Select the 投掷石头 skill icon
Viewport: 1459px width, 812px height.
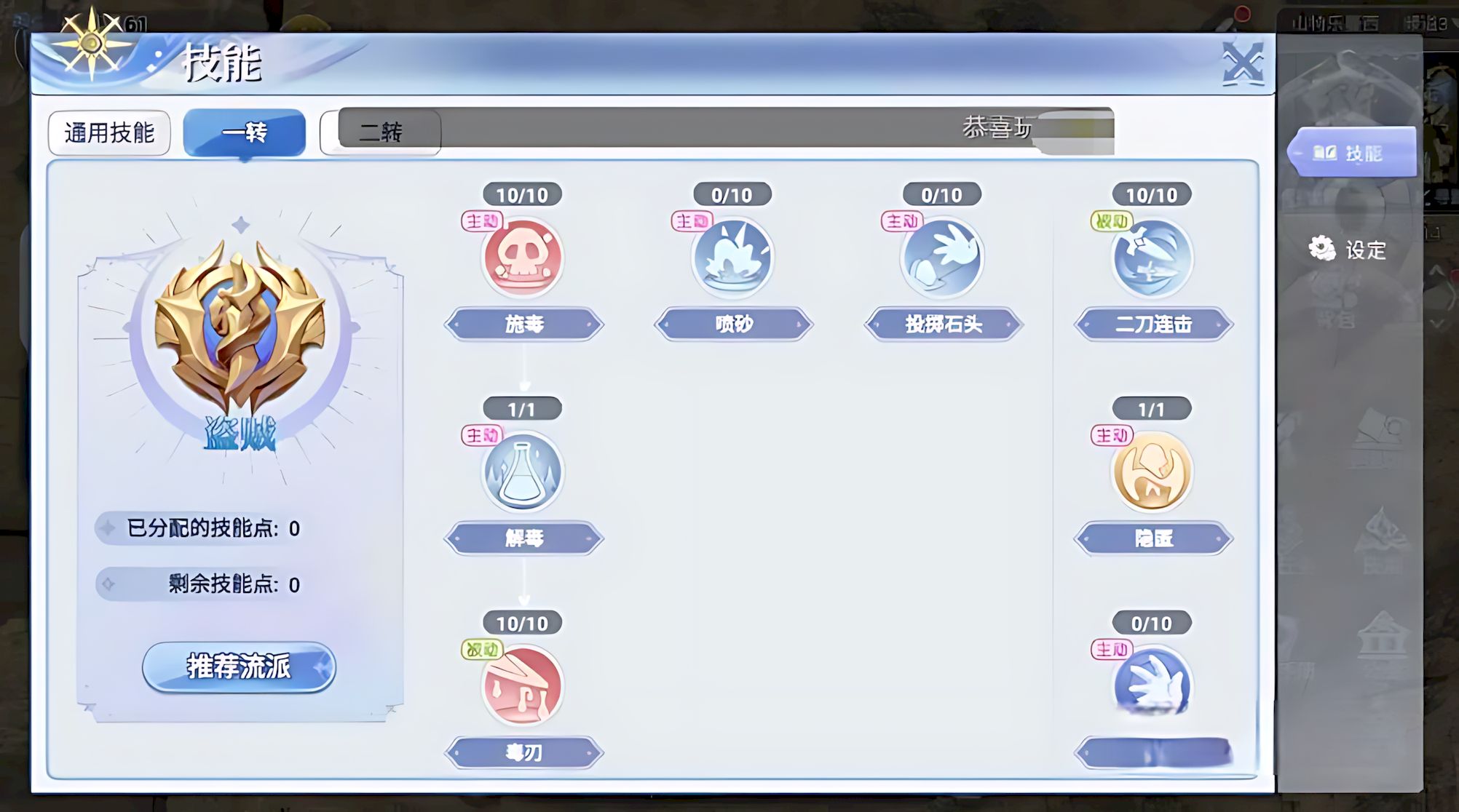[x=941, y=257]
